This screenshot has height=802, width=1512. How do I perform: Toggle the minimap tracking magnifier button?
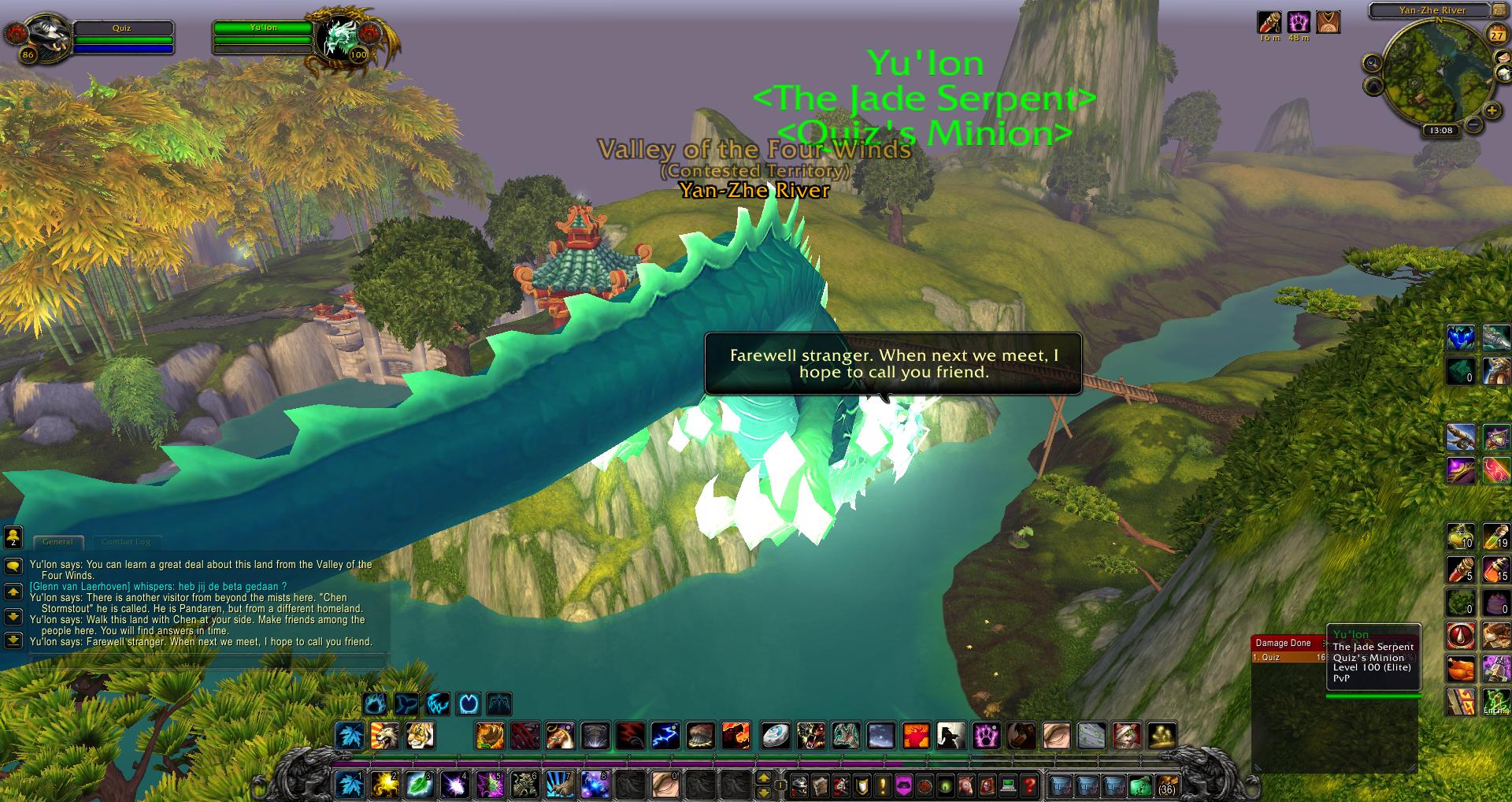click(1373, 62)
